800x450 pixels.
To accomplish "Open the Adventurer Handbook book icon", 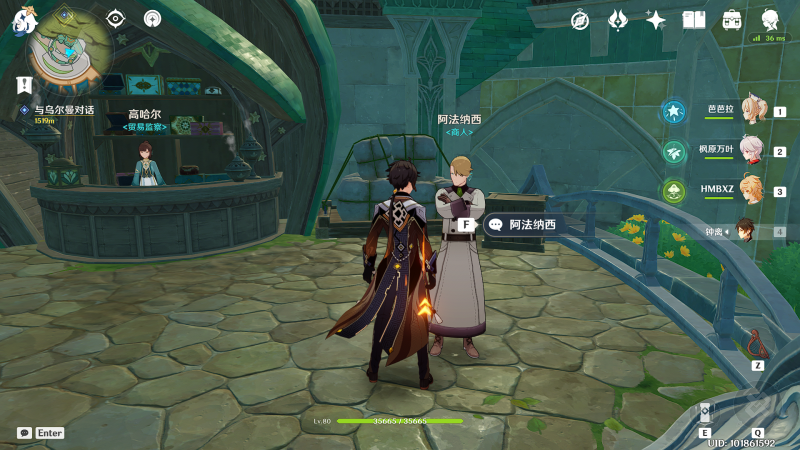I will (694, 20).
